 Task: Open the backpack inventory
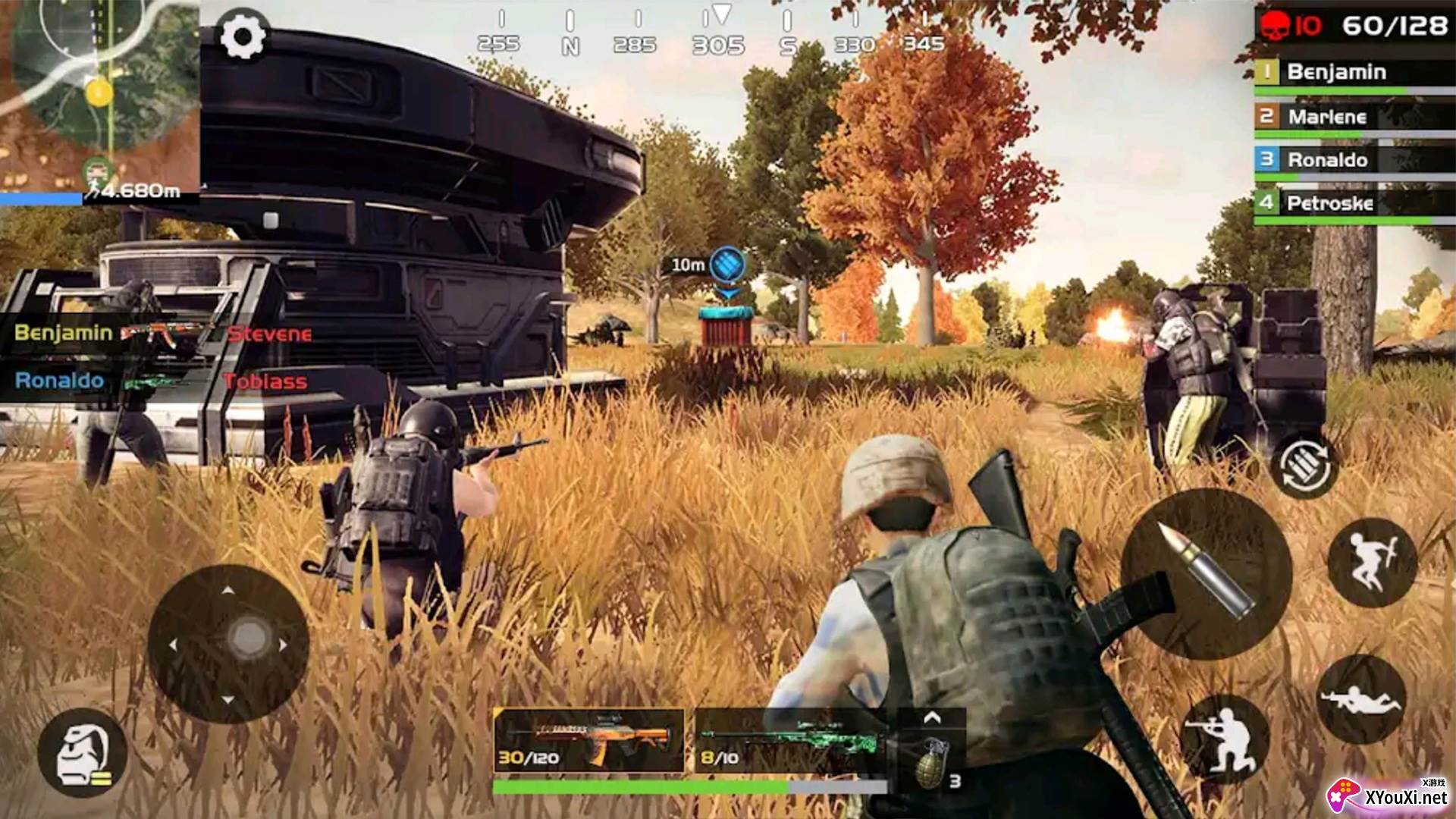[x=82, y=753]
